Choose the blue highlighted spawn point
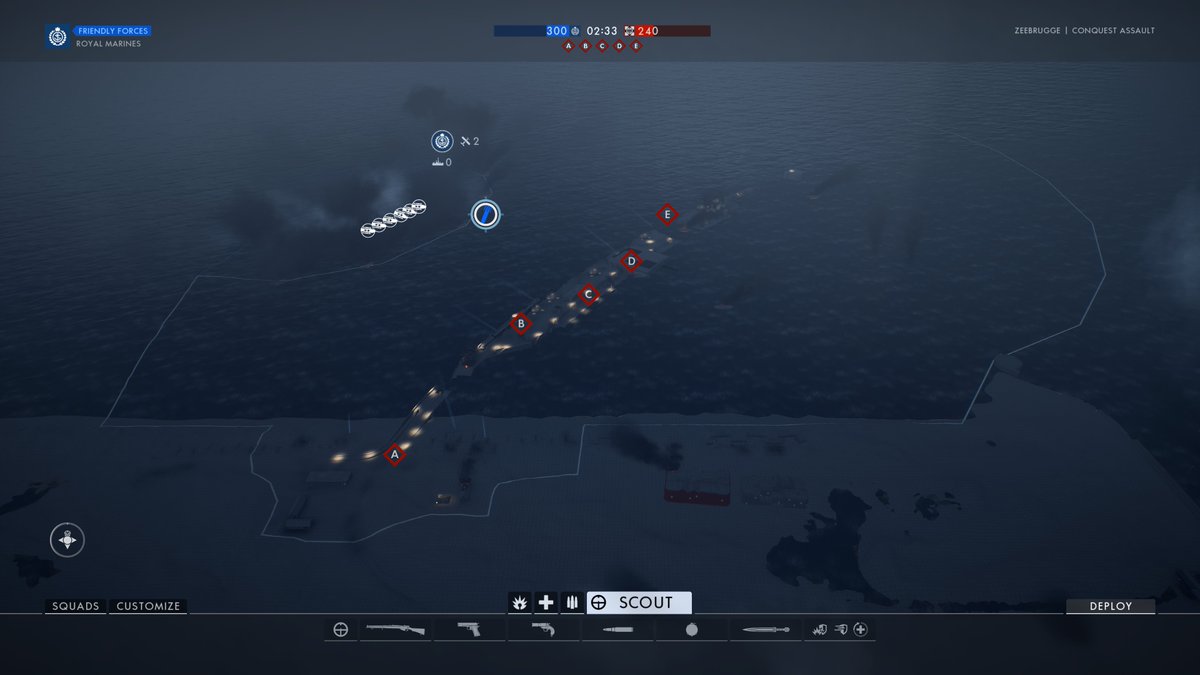This screenshot has width=1200, height=675. click(x=486, y=214)
